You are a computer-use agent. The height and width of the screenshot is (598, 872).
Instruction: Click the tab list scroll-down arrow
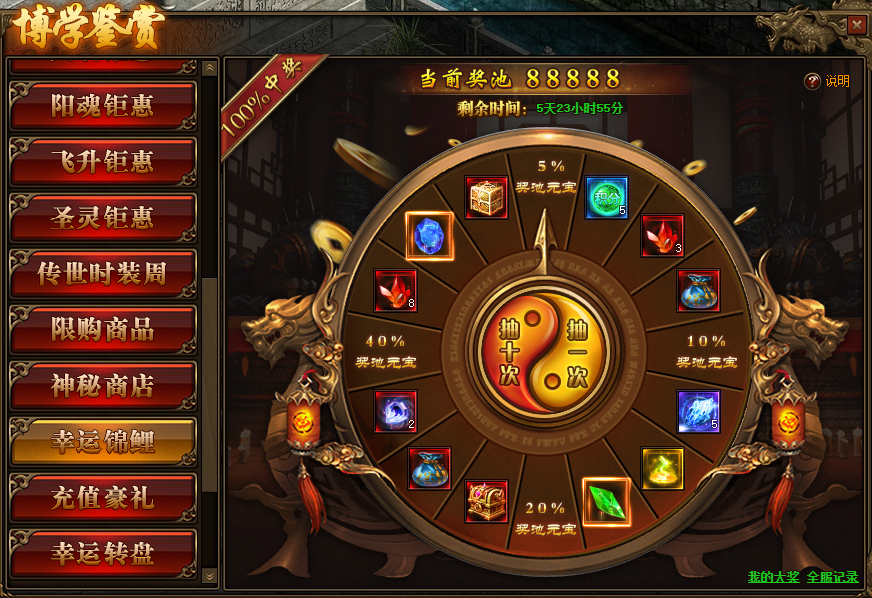point(209,576)
